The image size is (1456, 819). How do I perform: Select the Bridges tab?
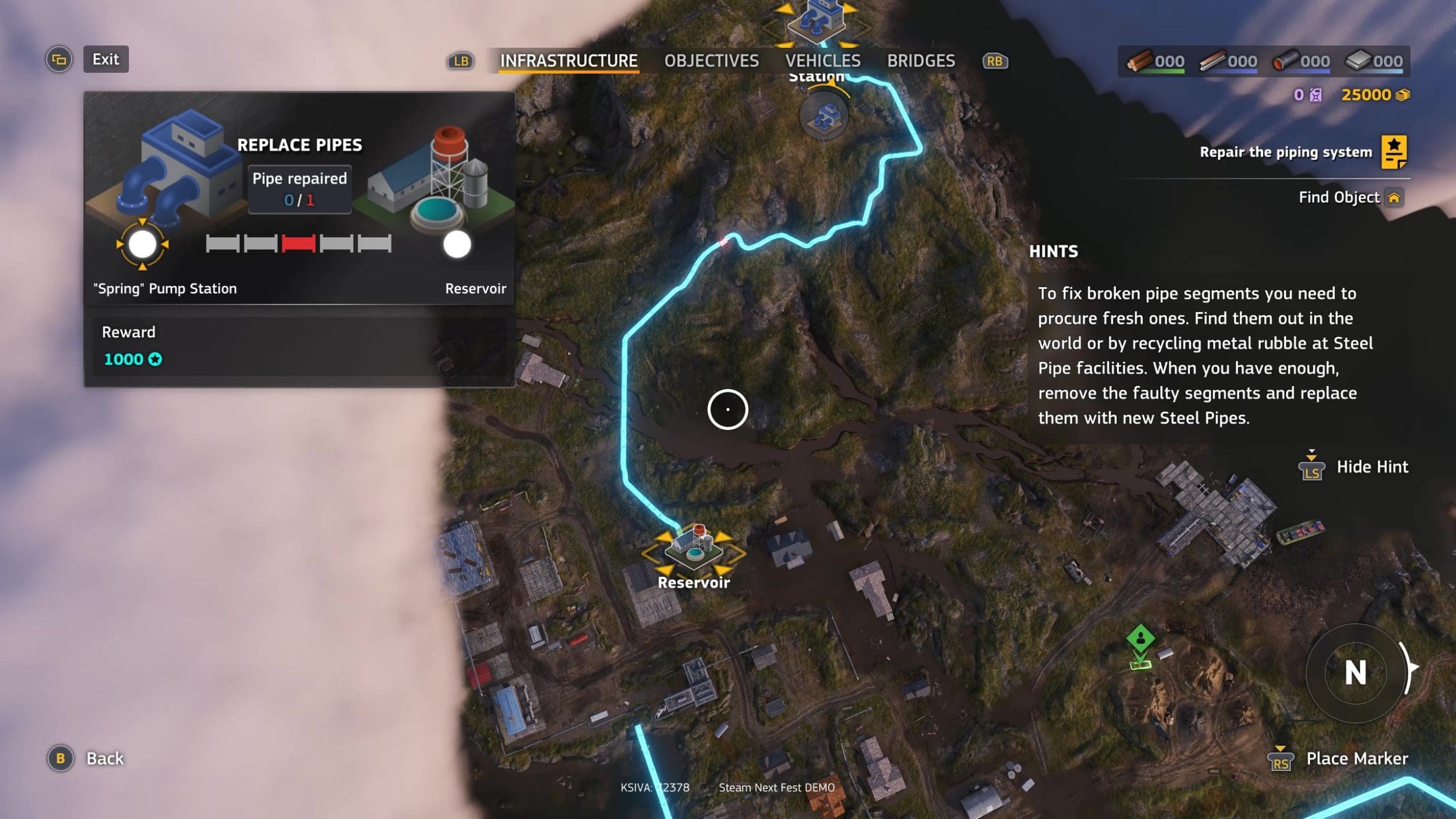point(921,61)
